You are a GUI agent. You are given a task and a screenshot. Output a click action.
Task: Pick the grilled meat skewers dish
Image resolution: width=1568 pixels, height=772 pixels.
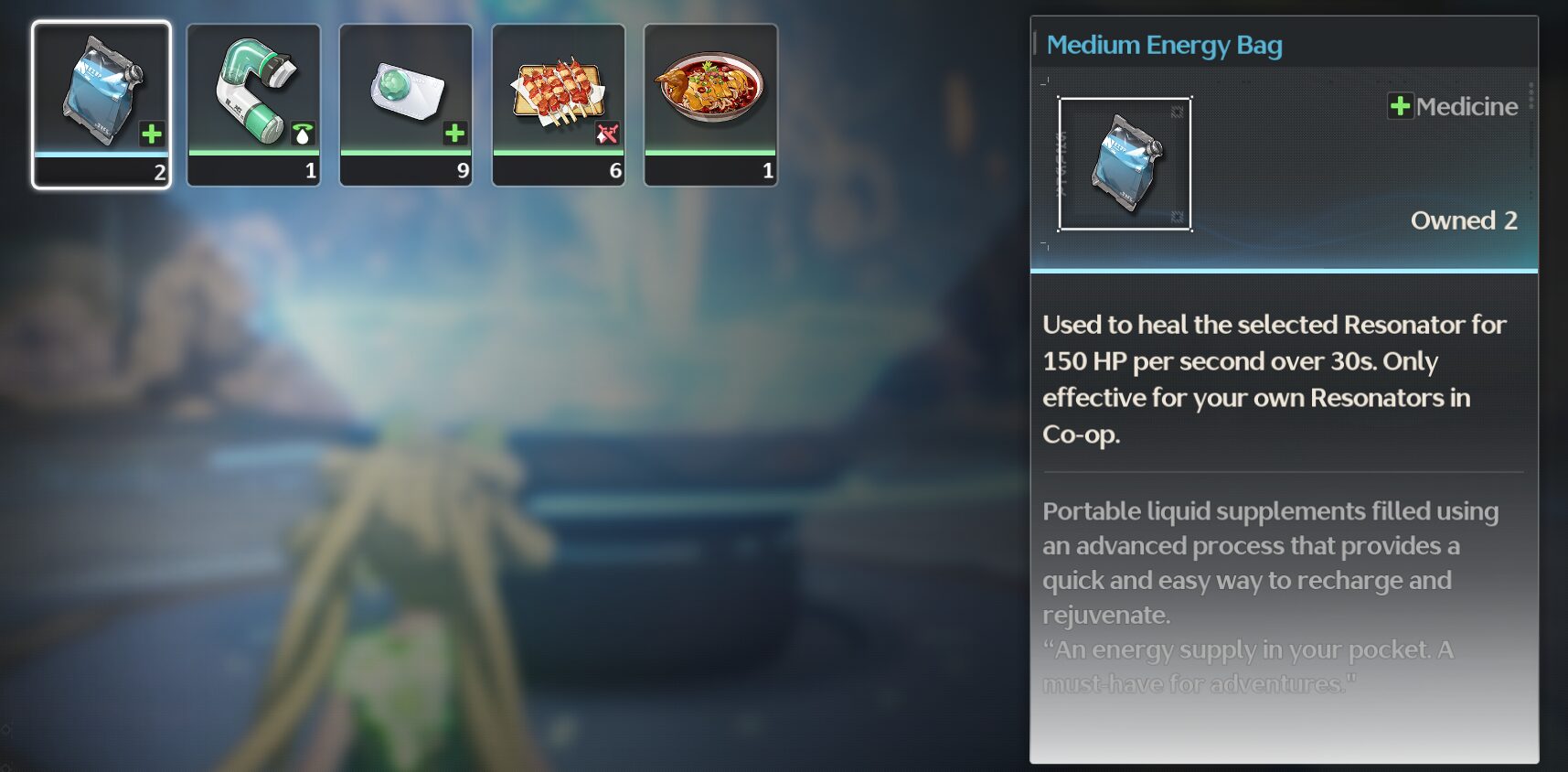(559, 104)
